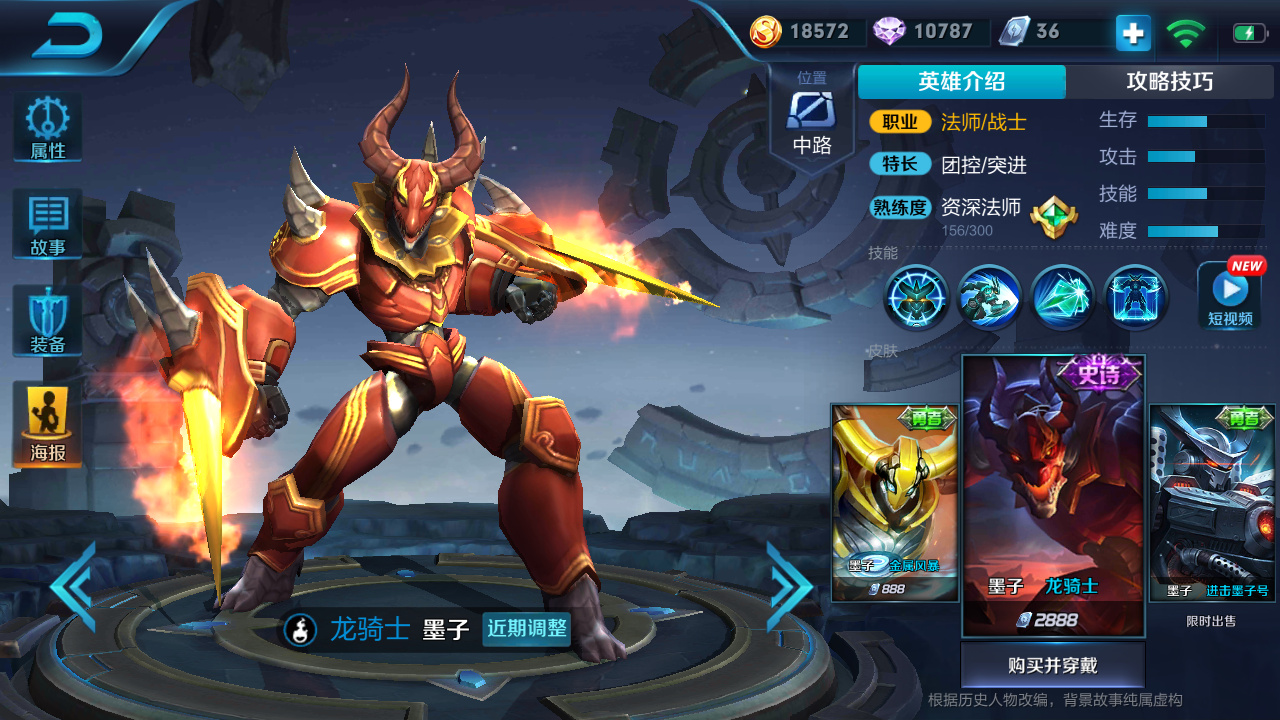
Task: Select the fourth skill icon with mech figure
Action: 1135,297
